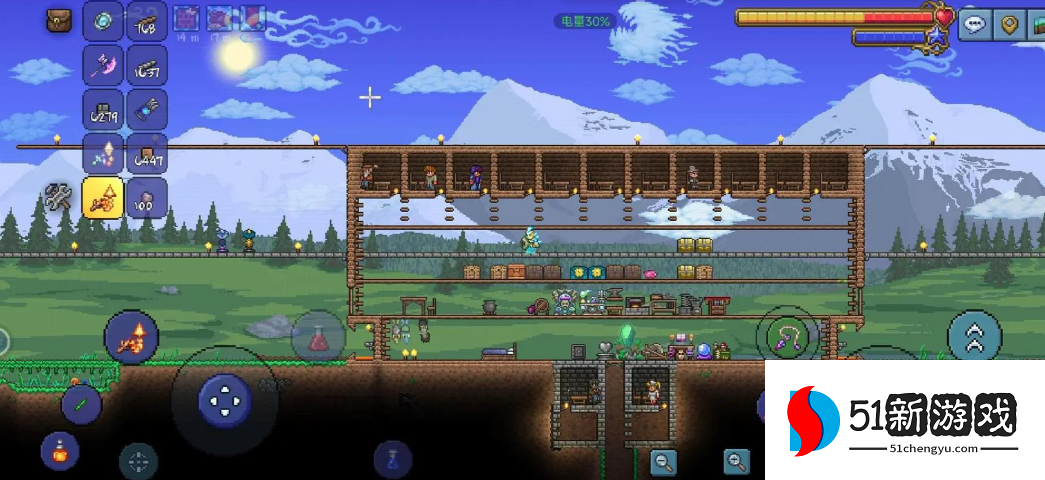1045x480 pixels.
Task: Open the inventory backpack
Action: coord(59,20)
